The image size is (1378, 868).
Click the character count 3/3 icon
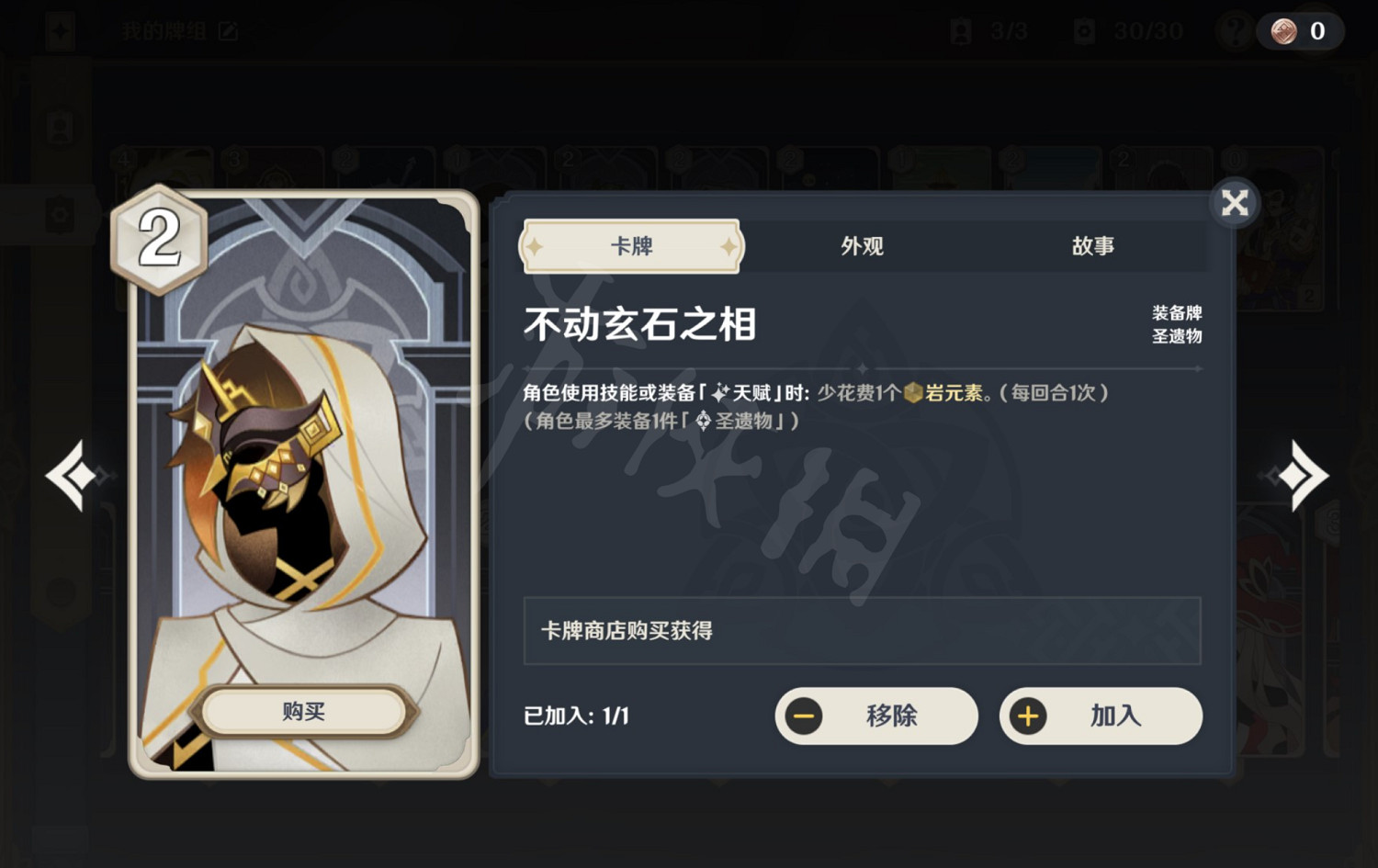coord(961,30)
